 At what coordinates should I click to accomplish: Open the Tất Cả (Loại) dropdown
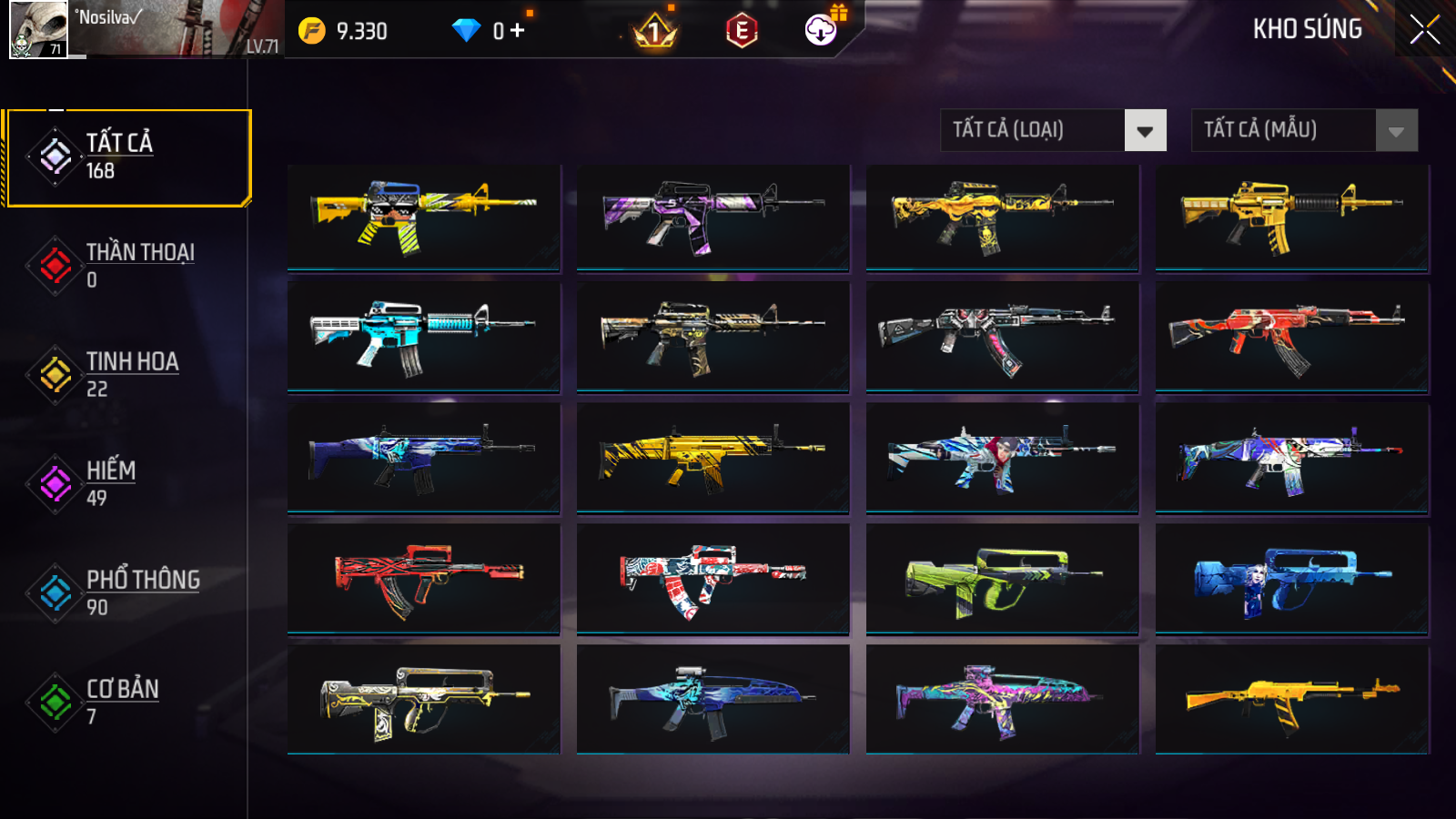(1053, 130)
